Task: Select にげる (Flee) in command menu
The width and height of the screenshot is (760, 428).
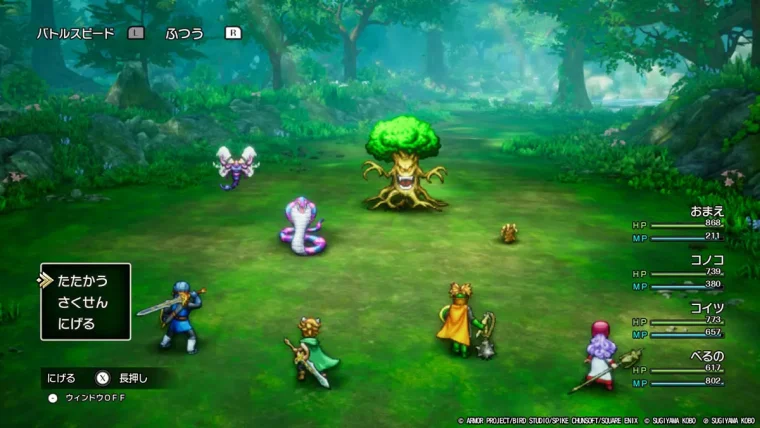Action: [77, 323]
